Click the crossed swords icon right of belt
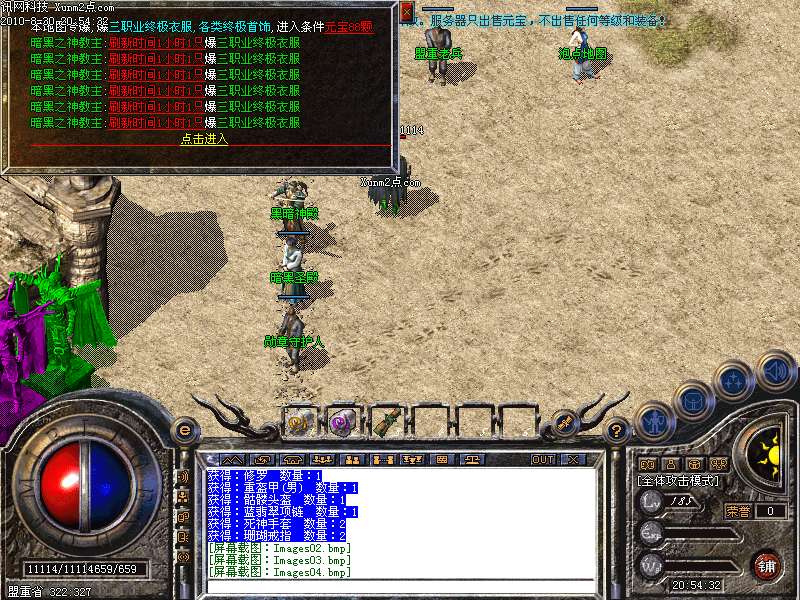This screenshot has width=800, height=600. pyautogui.click(x=564, y=423)
